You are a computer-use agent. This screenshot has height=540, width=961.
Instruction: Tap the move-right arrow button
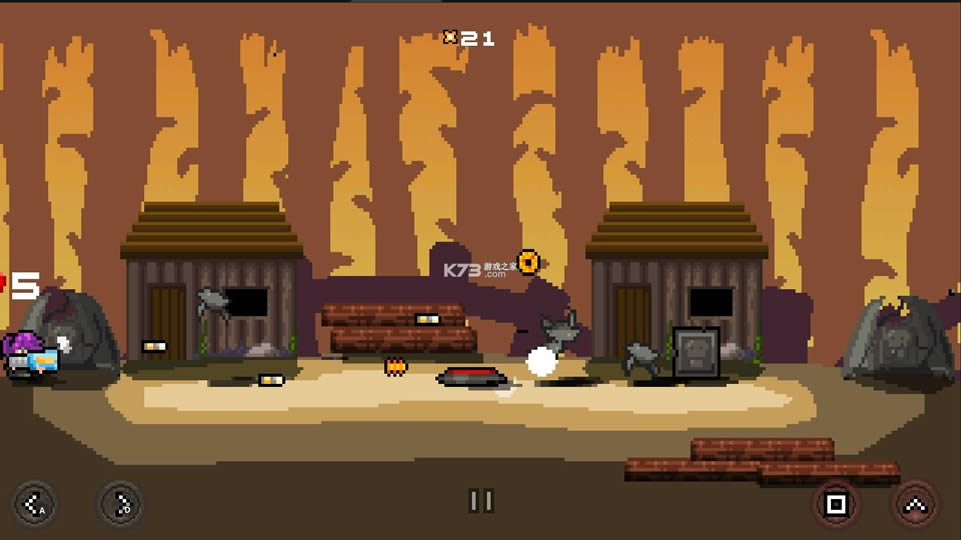[121, 503]
